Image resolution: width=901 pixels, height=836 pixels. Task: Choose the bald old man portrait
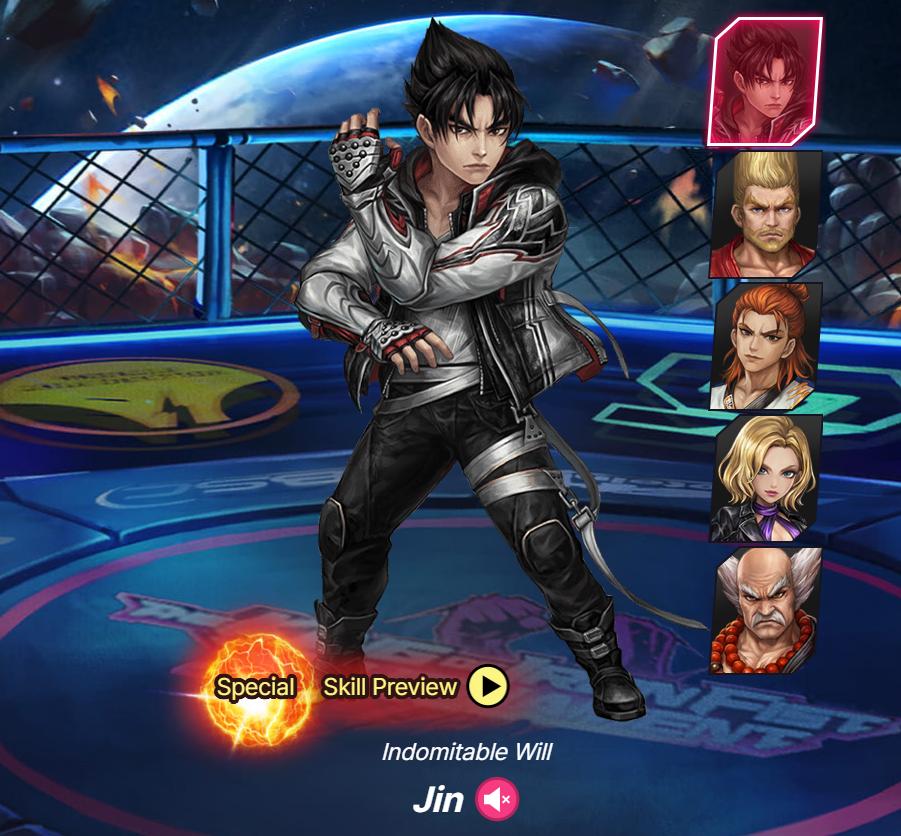coord(766,610)
